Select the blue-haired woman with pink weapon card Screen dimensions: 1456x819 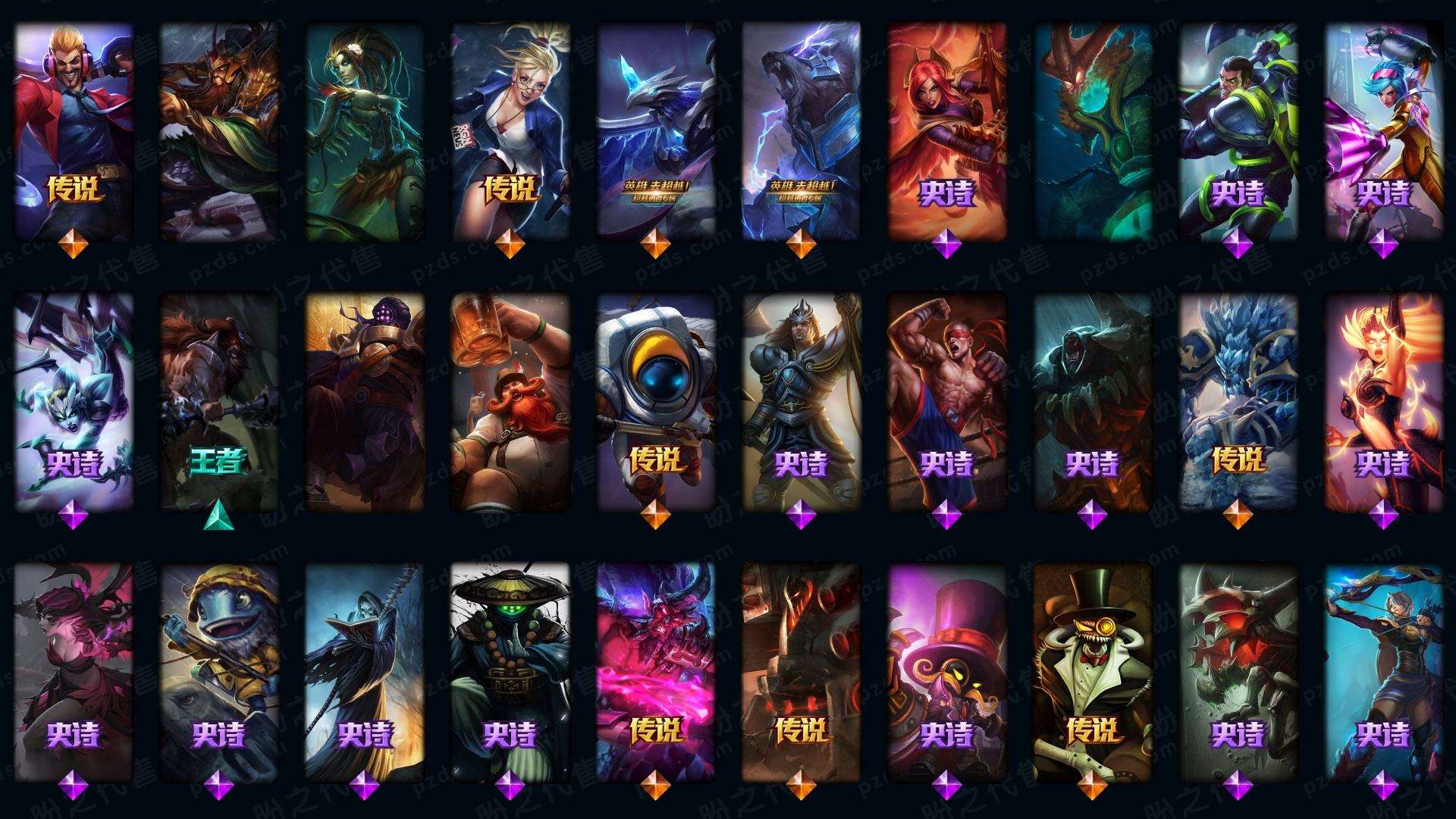pyautogui.click(x=1383, y=129)
